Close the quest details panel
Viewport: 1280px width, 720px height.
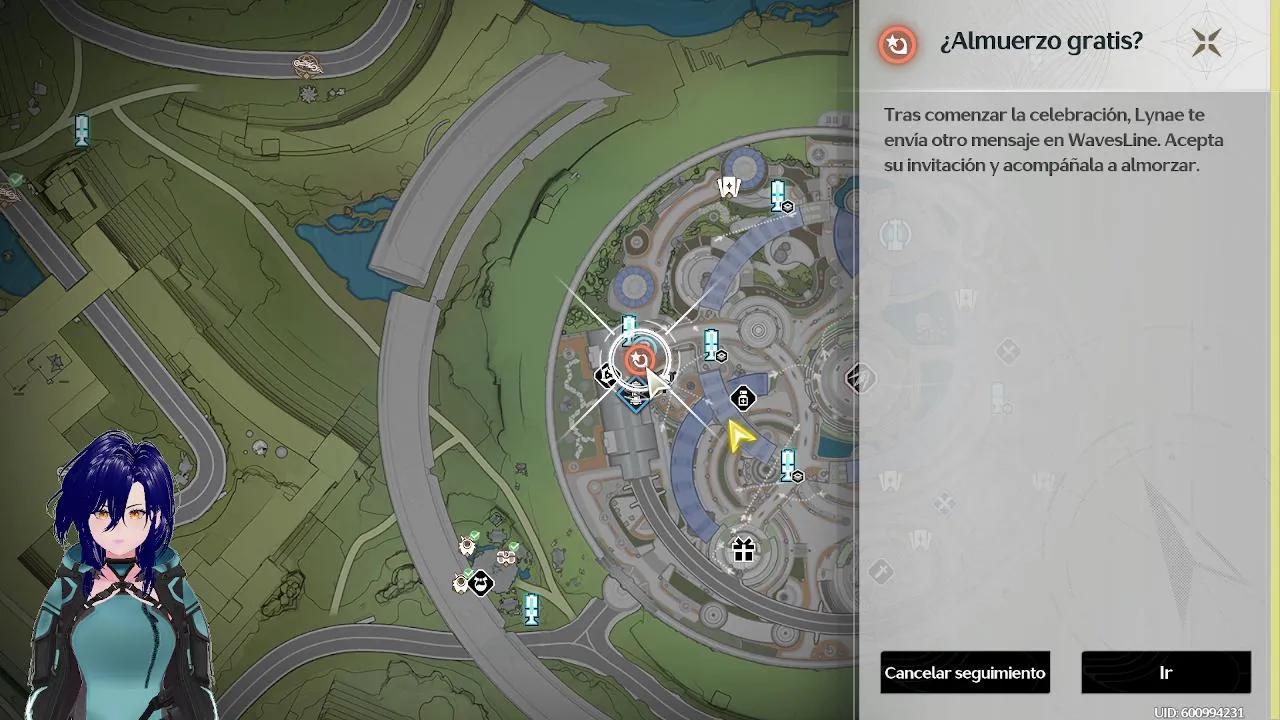[1206, 42]
